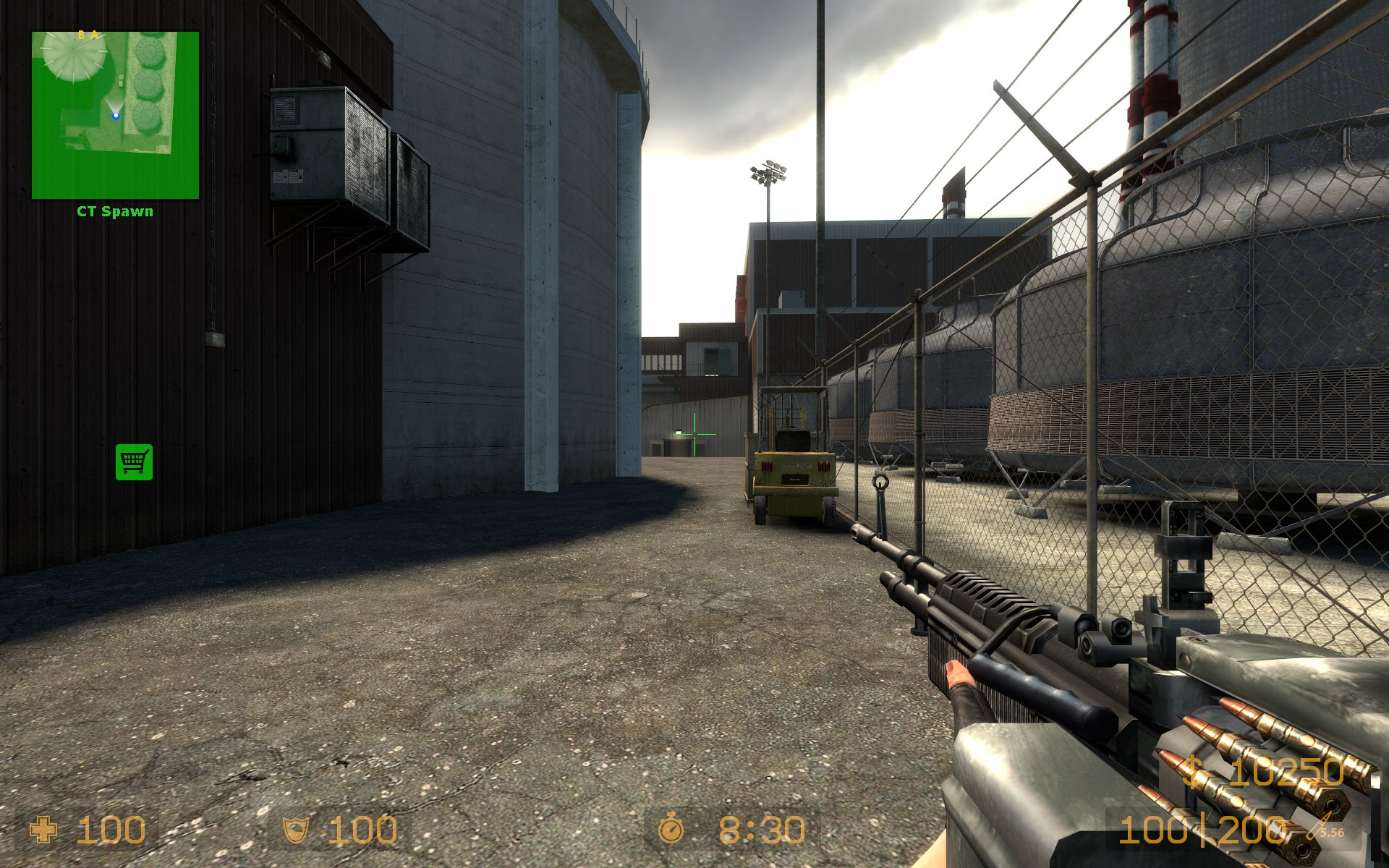Click the bombsite A letter on radar
This screenshot has height=868, width=1389.
coord(95,35)
